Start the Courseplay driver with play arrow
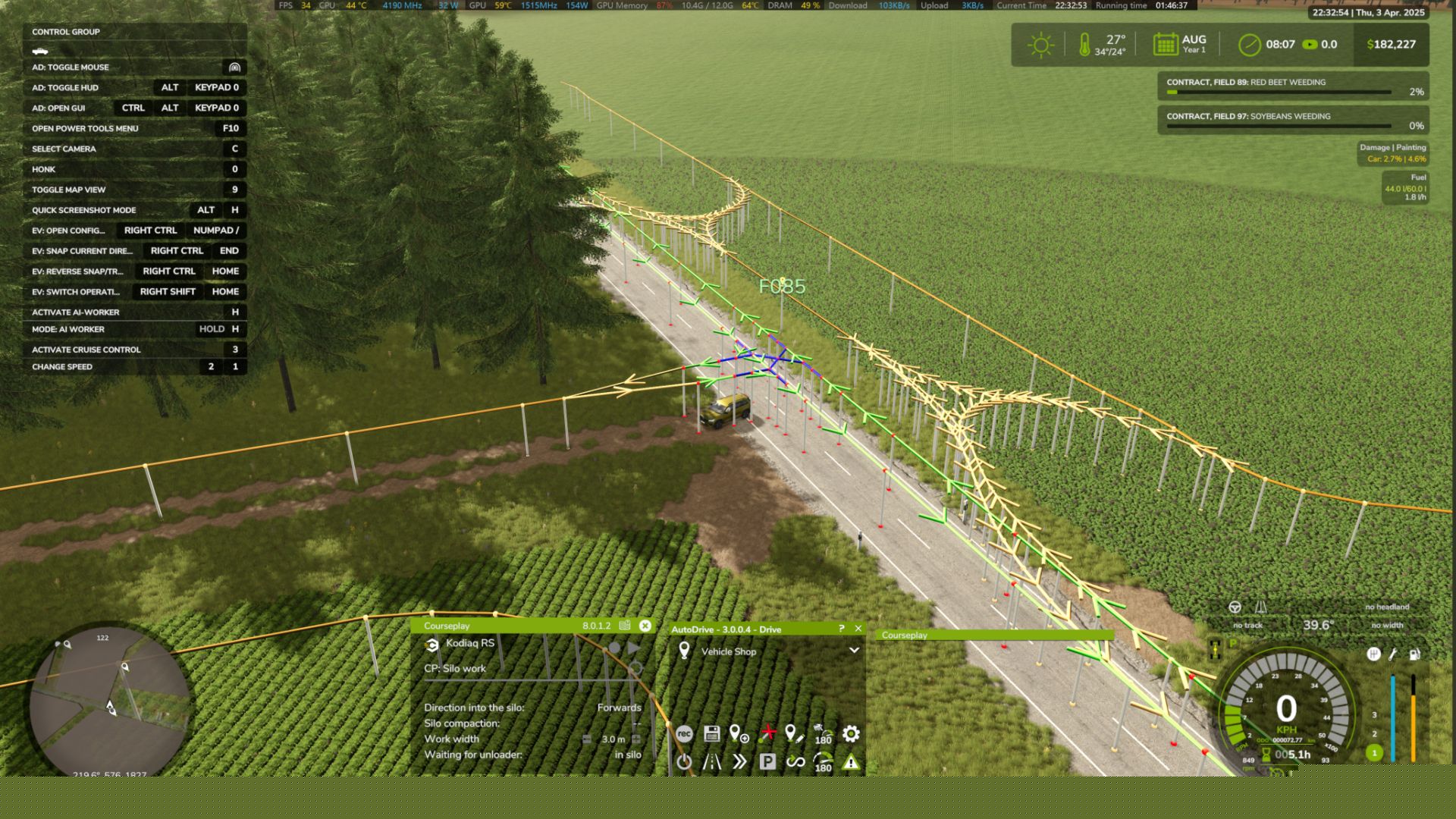The width and height of the screenshot is (1456, 819). pos(634,648)
